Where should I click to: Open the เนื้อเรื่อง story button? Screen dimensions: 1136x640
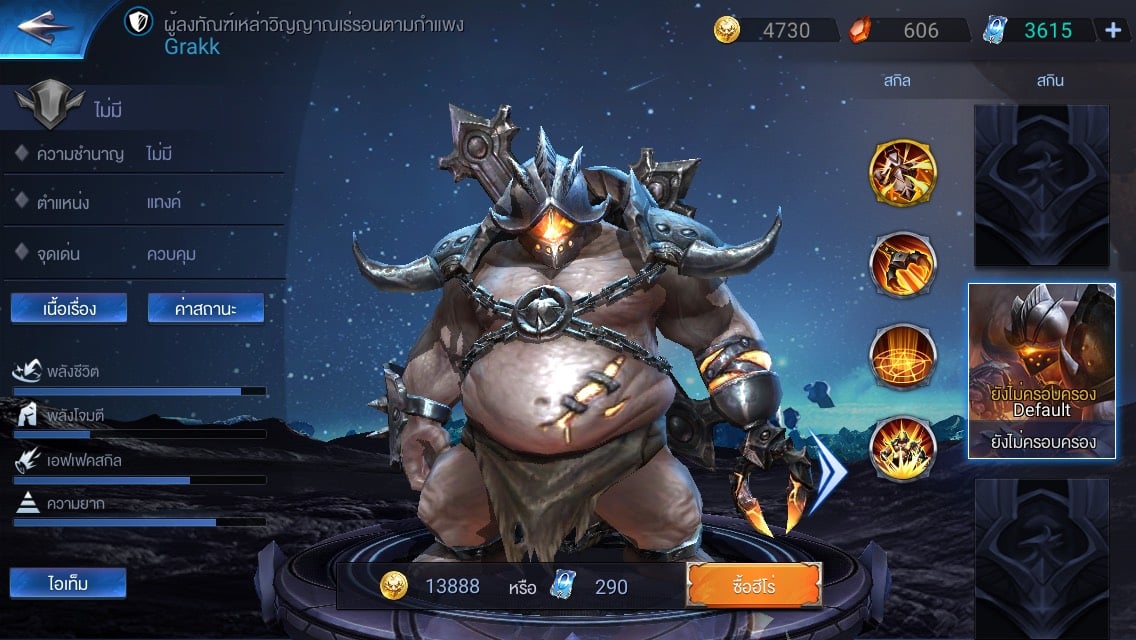69,308
